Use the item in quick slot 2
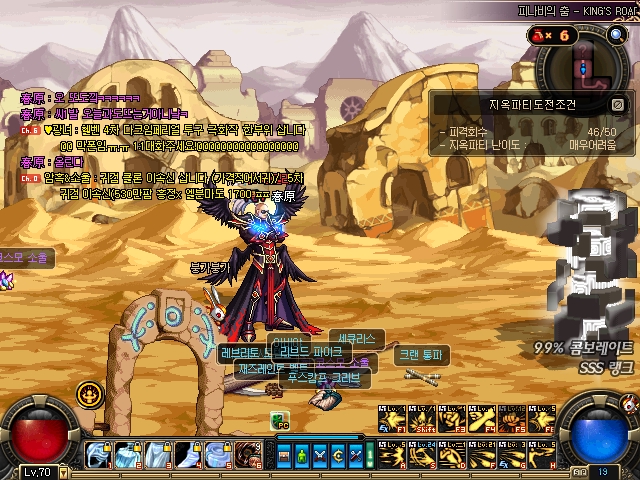640x480 pixels. click(128, 455)
